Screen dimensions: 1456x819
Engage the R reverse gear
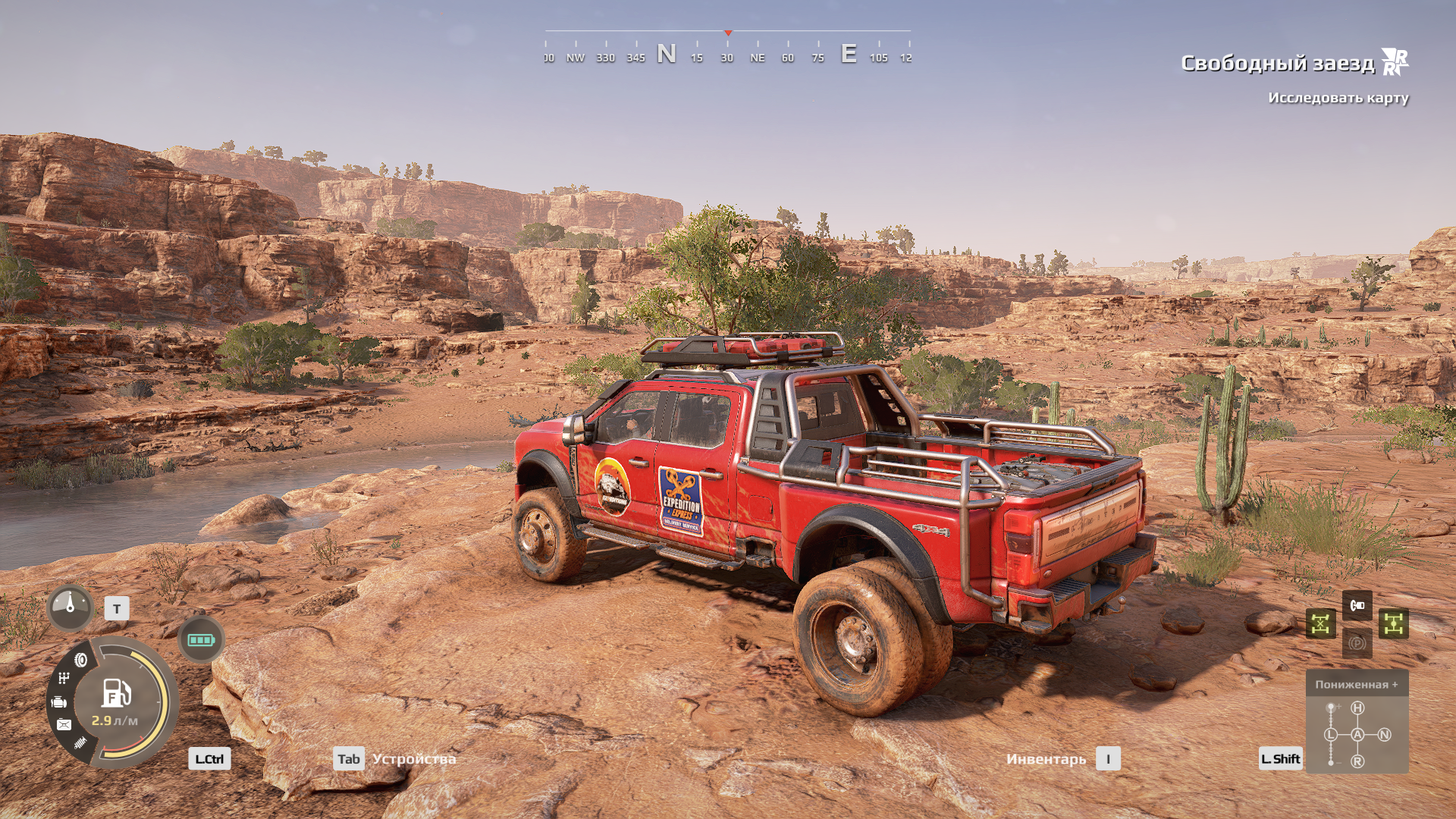tap(1357, 761)
